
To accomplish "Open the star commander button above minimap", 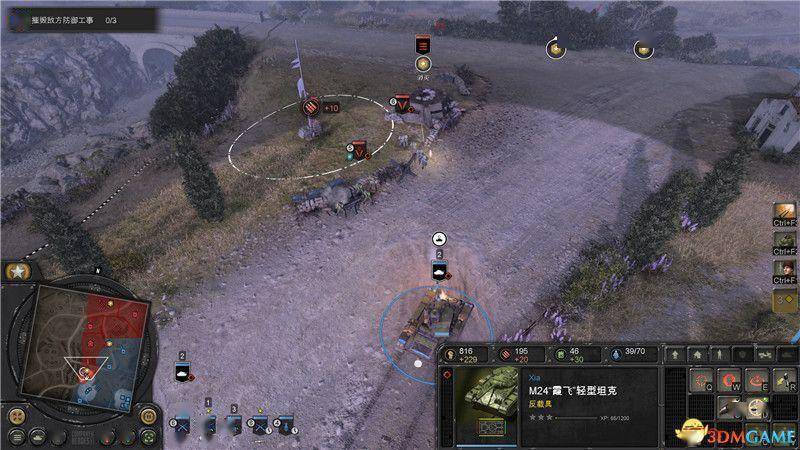I will pyautogui.click(x=16, y=272).
